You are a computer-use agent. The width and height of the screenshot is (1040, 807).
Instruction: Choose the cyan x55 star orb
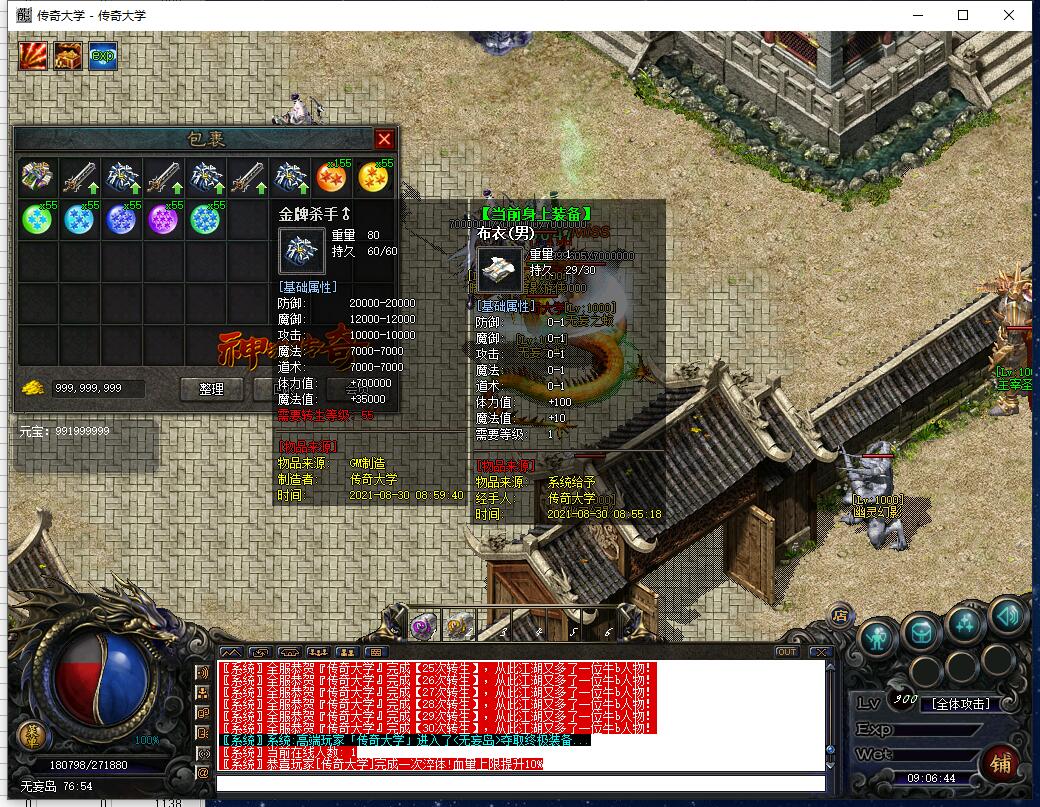click(79, 219)
